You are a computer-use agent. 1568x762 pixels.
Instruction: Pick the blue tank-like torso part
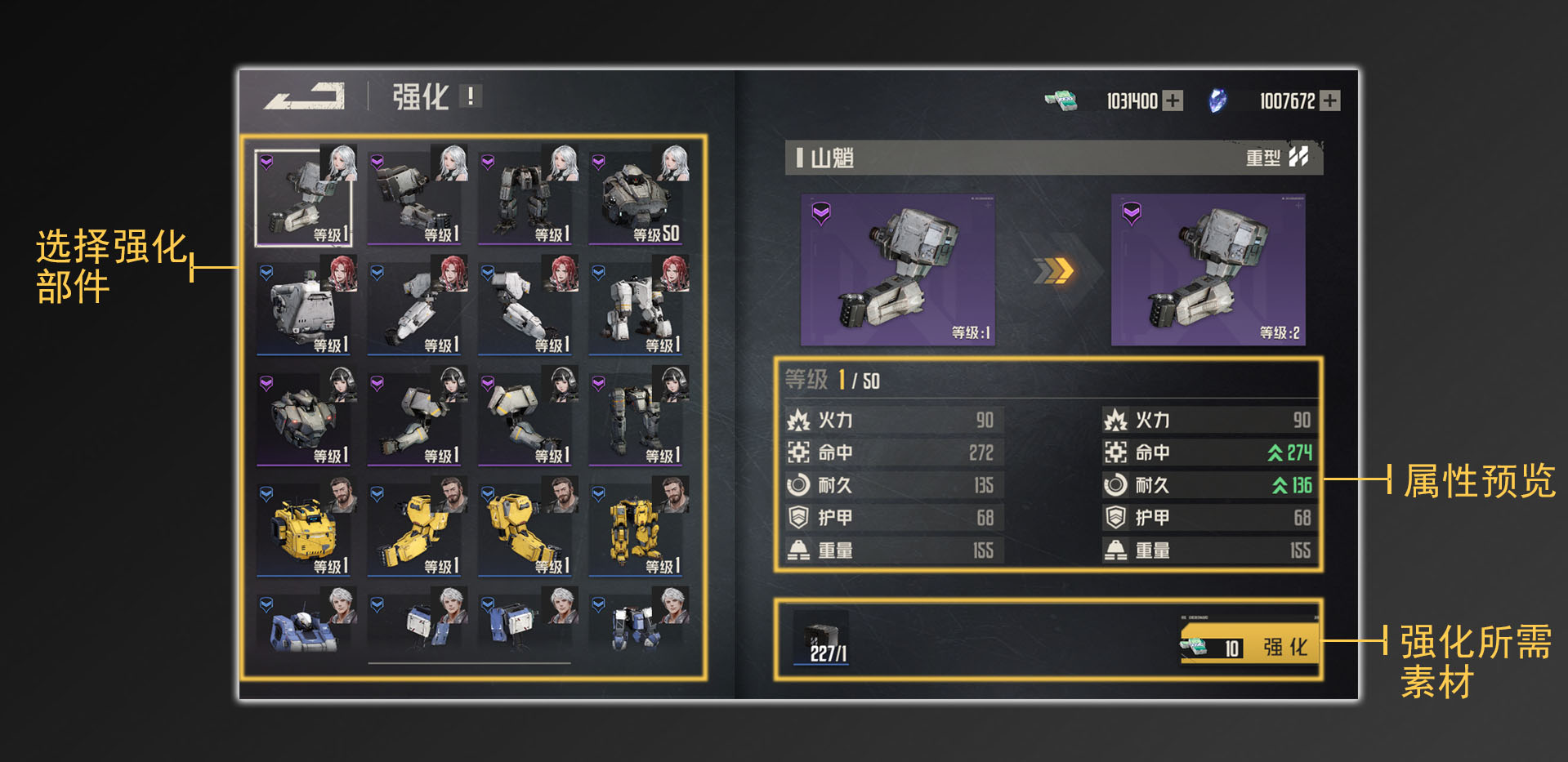(x=304, y=625)
